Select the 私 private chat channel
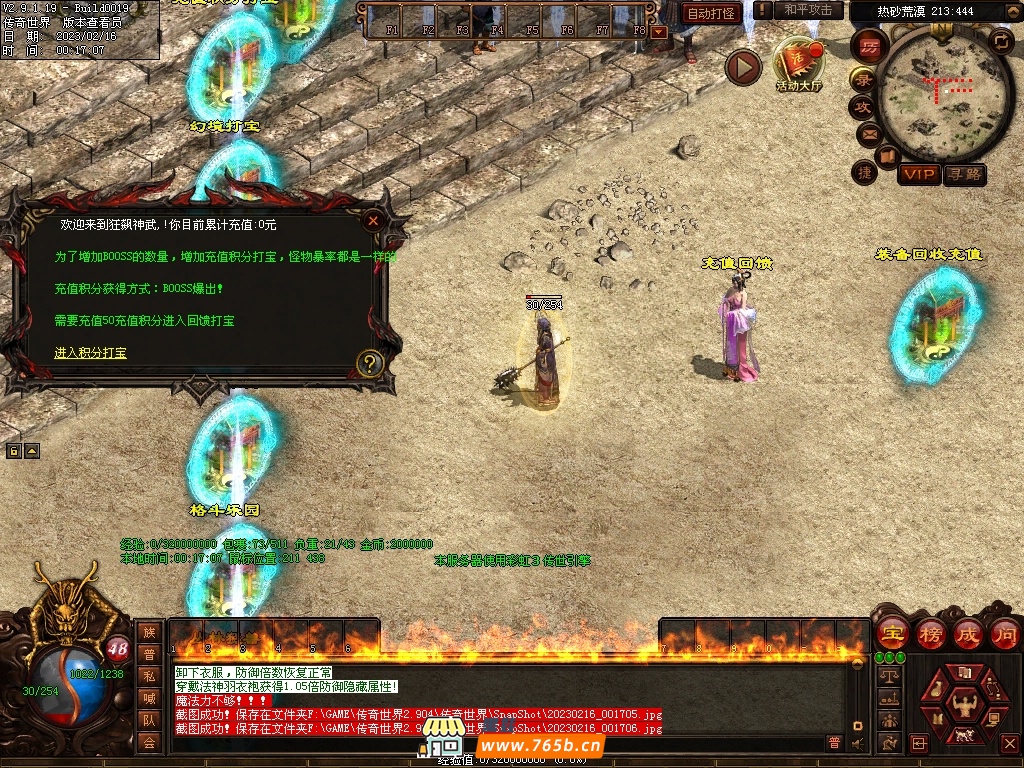 [149, 675]
